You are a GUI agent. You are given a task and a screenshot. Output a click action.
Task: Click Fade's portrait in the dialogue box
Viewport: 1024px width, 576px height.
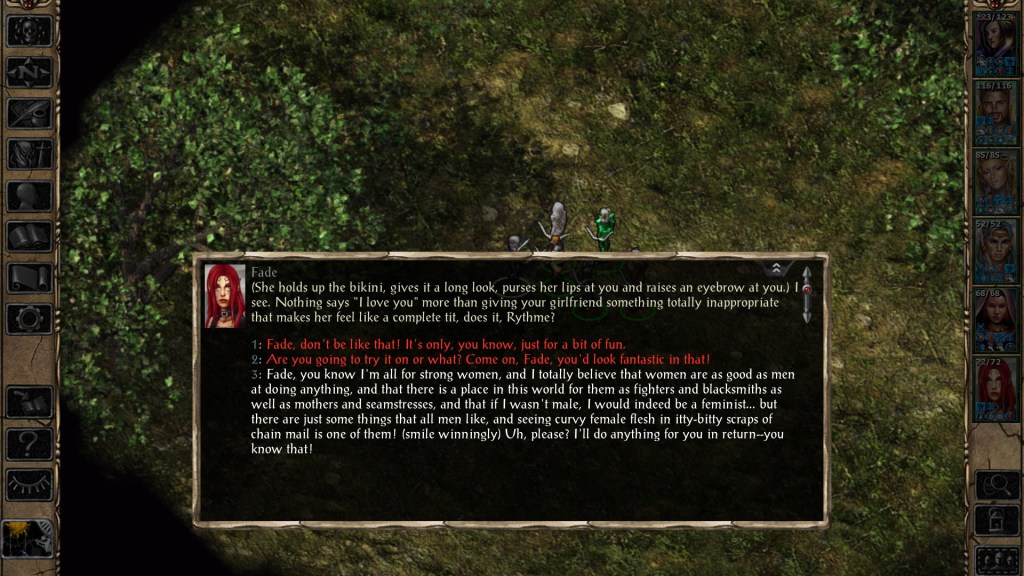[224, 296]
